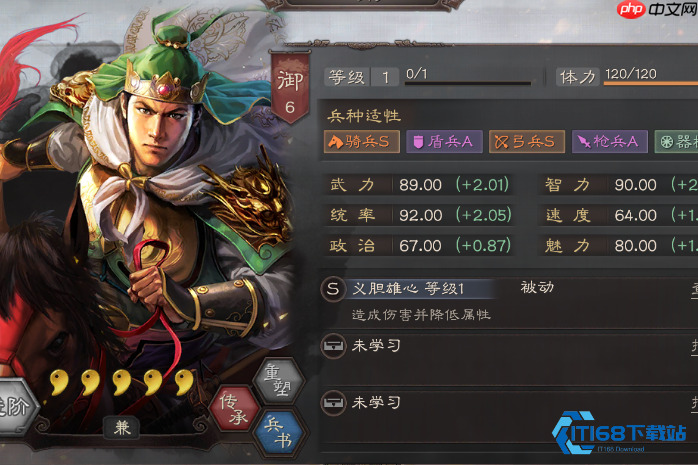The image size is (698, 465).
Task: Select the 枪兵A spearman aptitude tag
Action: 609,142
